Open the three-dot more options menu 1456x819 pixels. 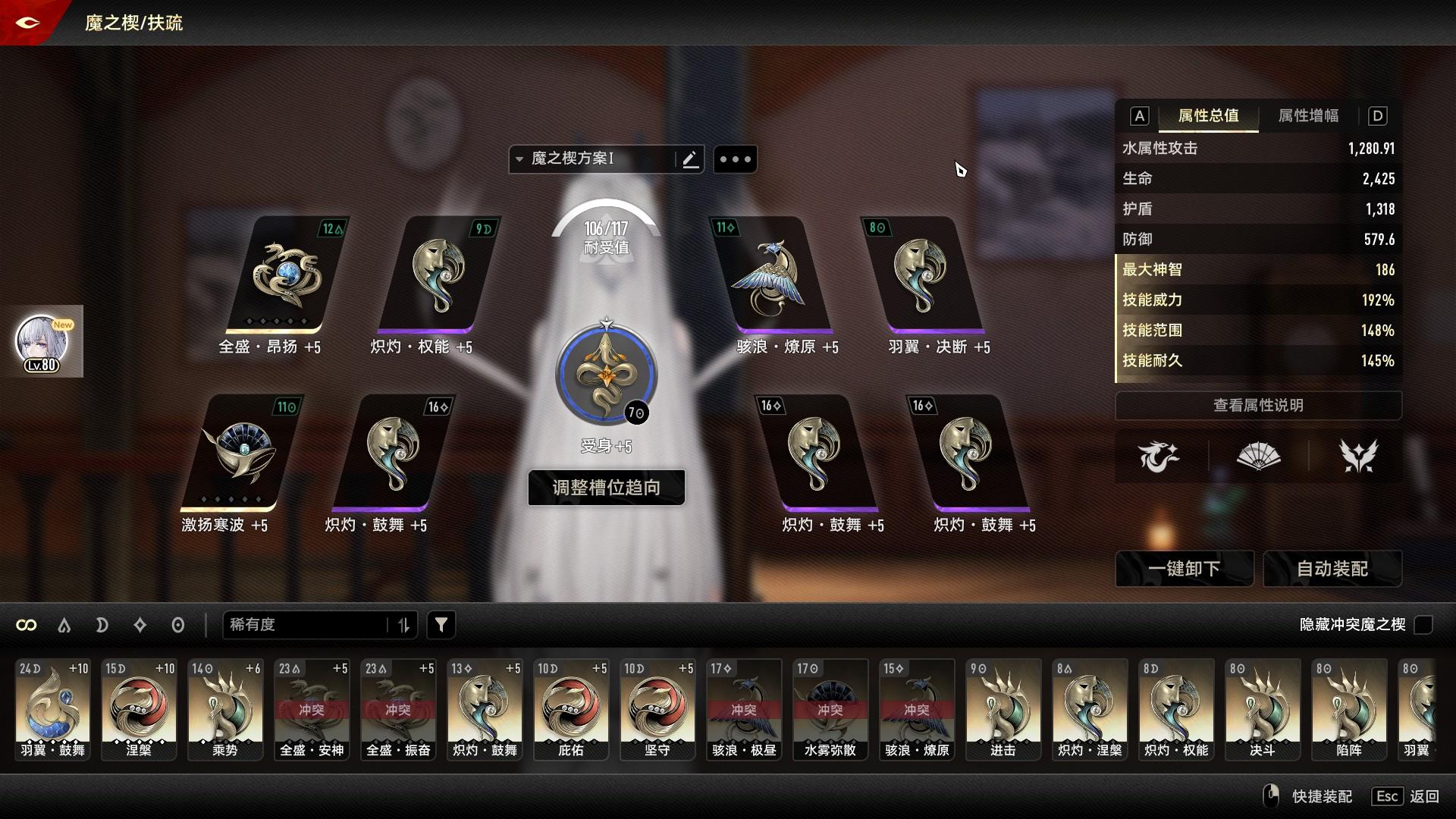[735, 159]
